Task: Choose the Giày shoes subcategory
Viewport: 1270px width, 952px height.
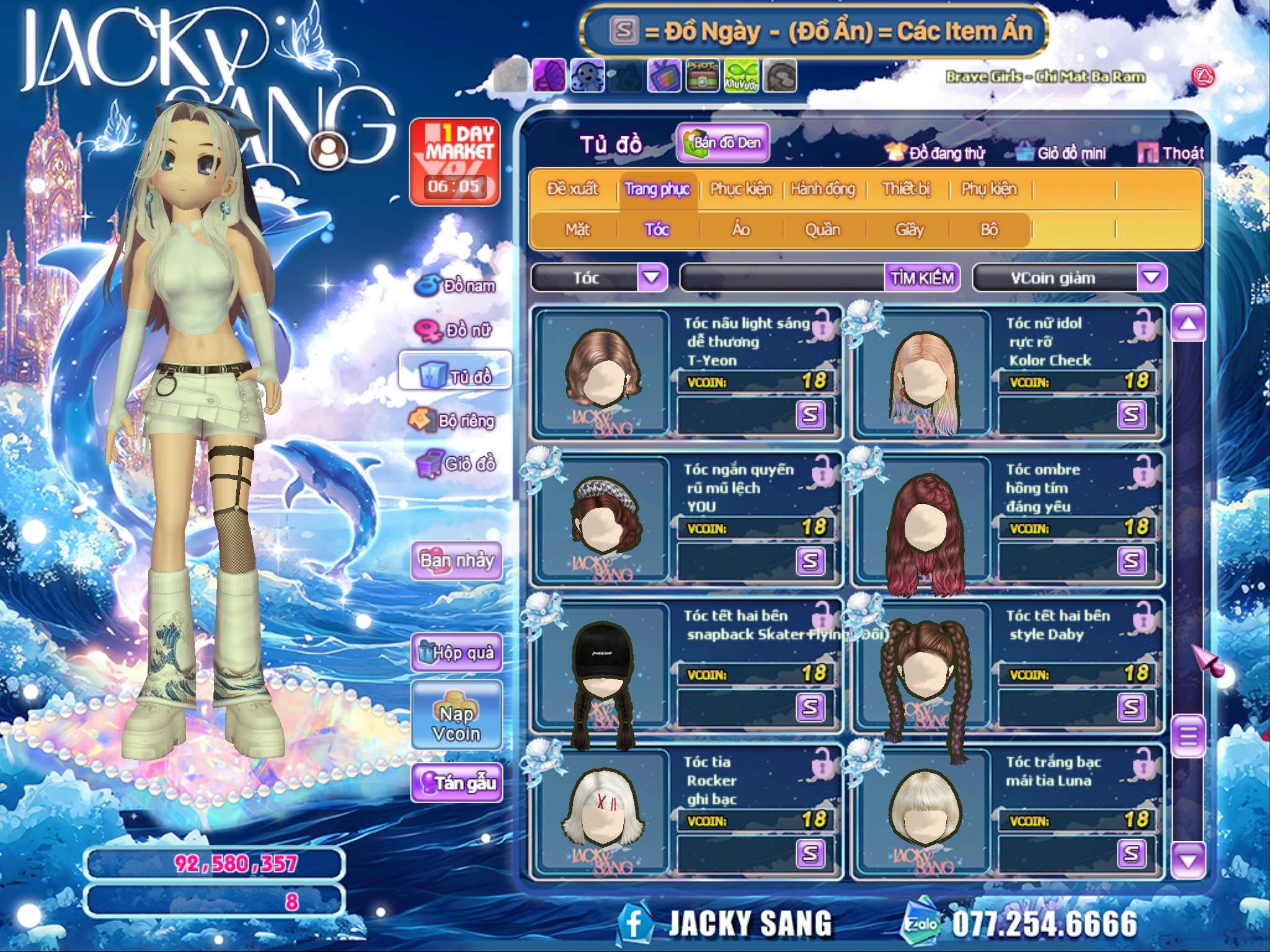Action: (x=909, y=230)
